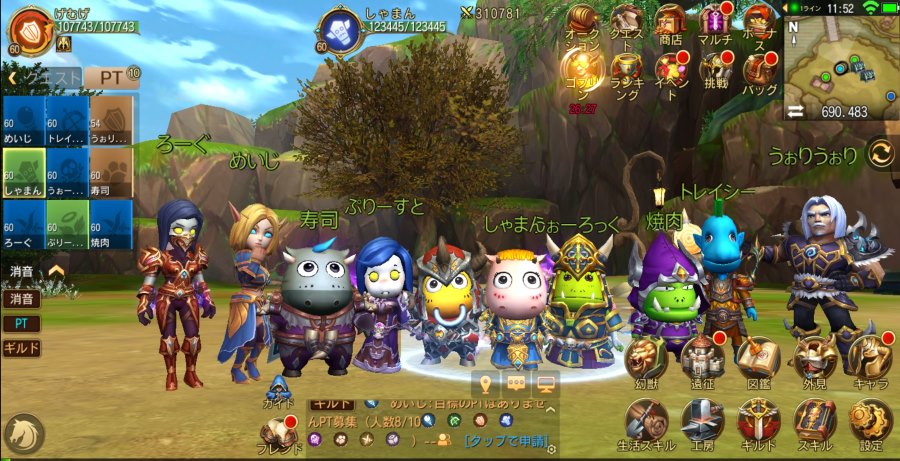Image resolution: width=900 pixels, height=461 pixels.
Task: Choose the ギルド chat channel button
Action: (21, 348)
